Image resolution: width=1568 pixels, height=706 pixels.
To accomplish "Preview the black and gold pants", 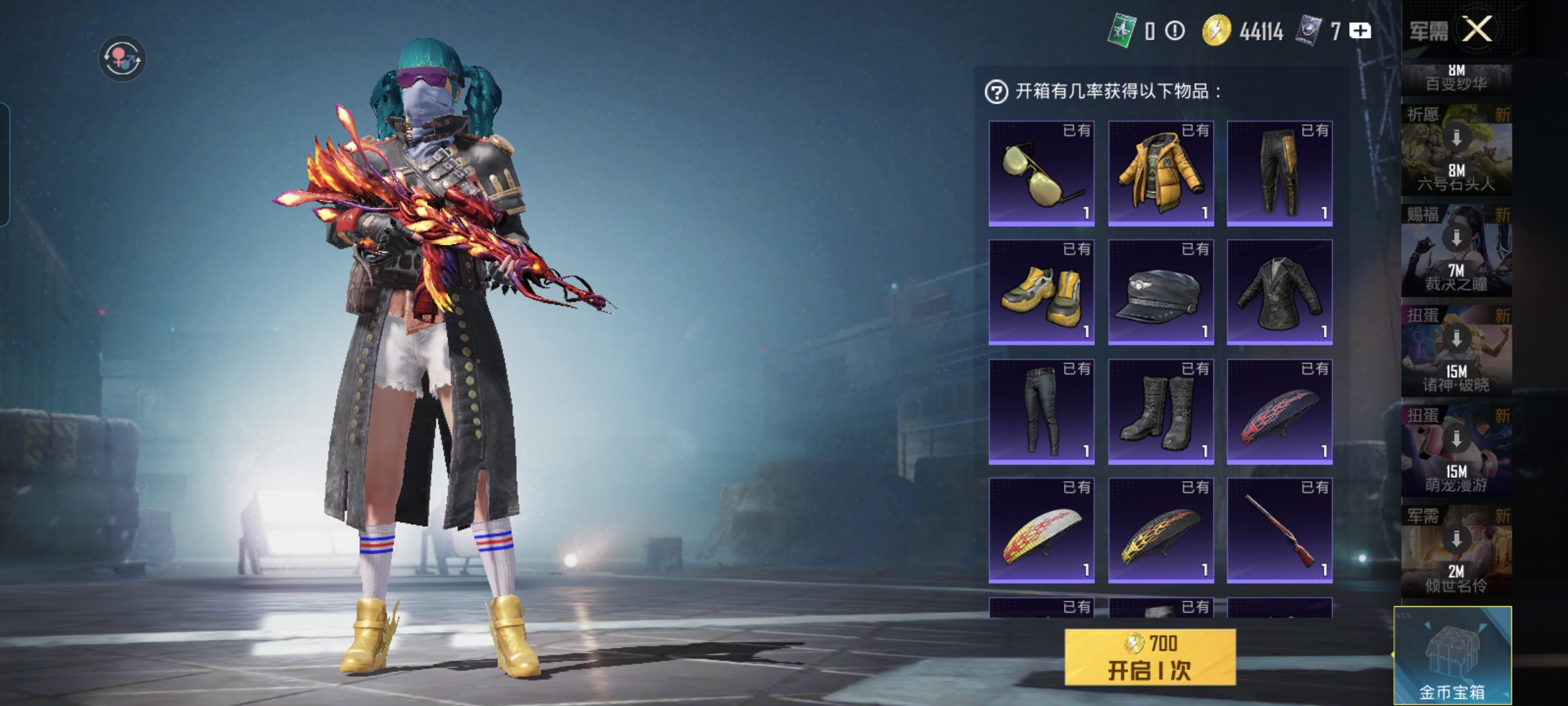I will click(1280, 173).
